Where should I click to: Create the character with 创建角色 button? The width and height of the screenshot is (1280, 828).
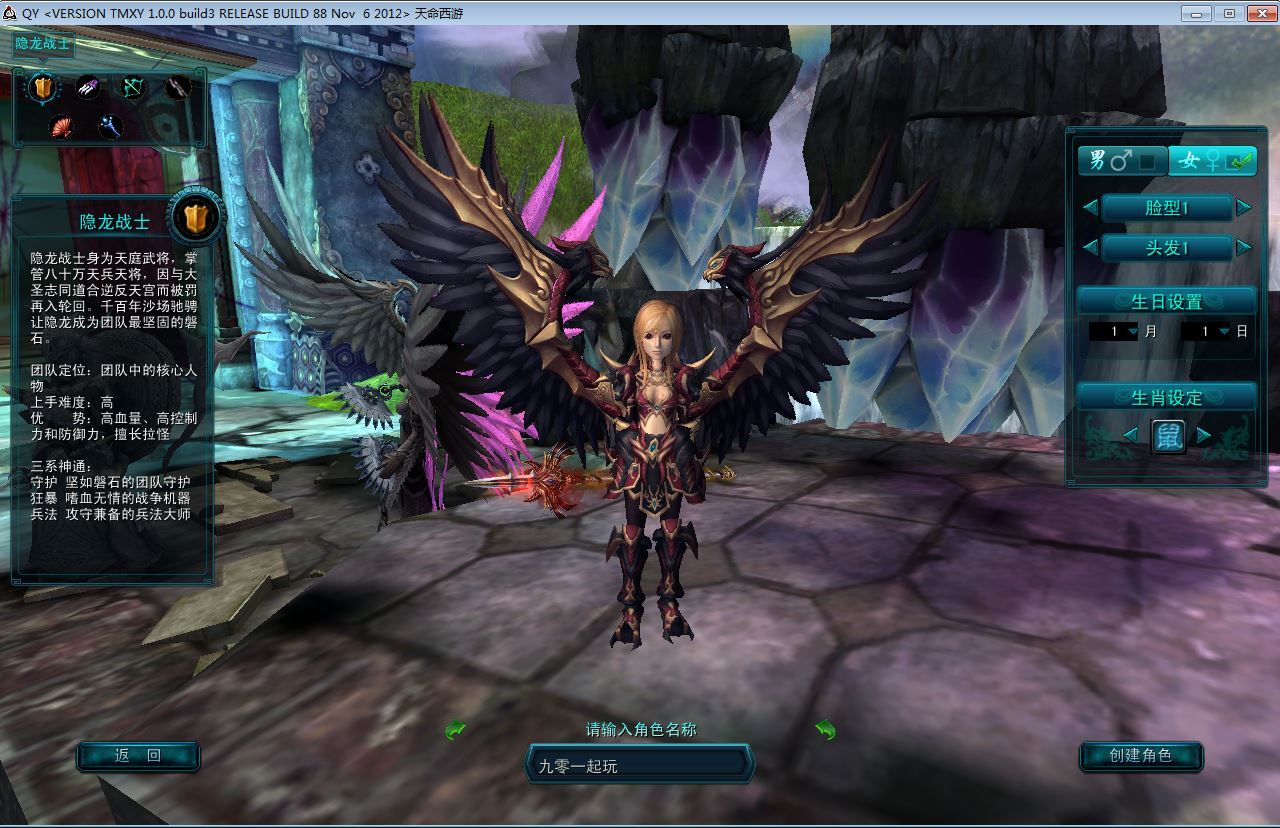click(1140, 756)
